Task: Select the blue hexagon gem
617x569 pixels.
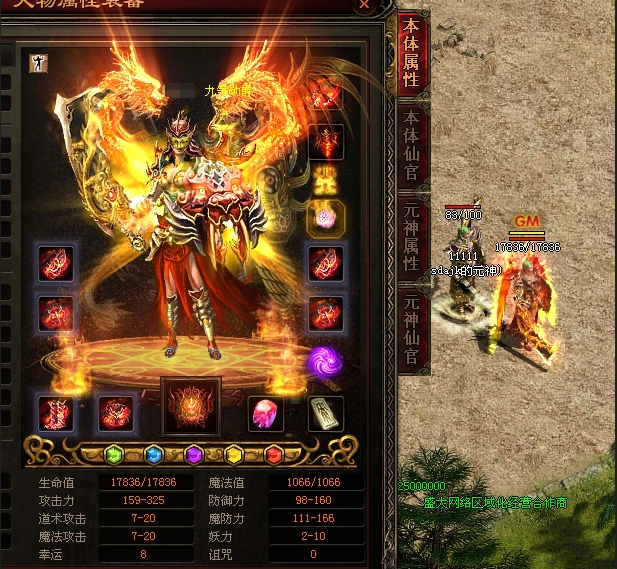Action: pyautogui.click(x=154, y=455)
